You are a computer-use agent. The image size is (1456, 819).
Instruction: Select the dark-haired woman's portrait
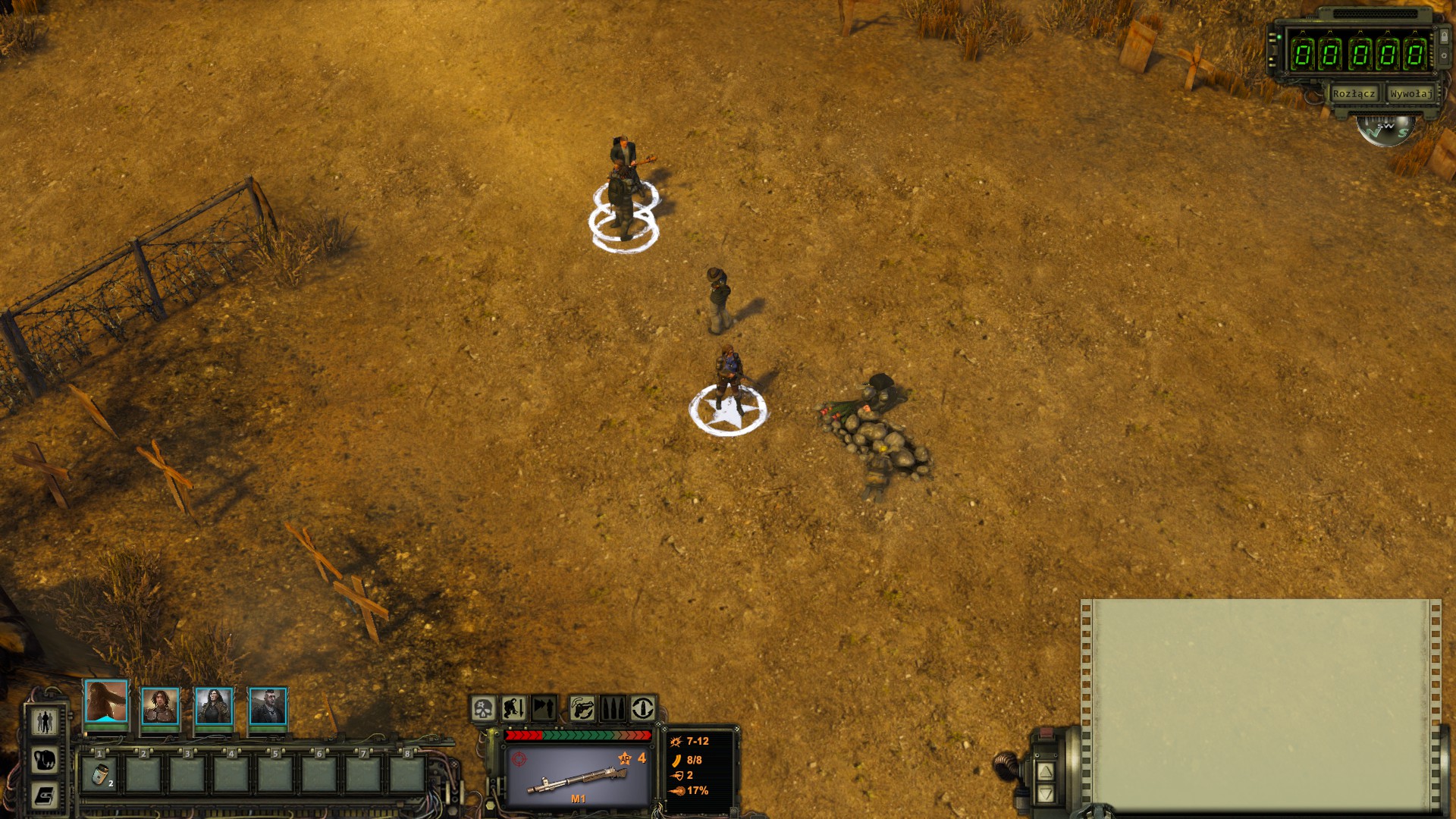[x=214, y=707]
